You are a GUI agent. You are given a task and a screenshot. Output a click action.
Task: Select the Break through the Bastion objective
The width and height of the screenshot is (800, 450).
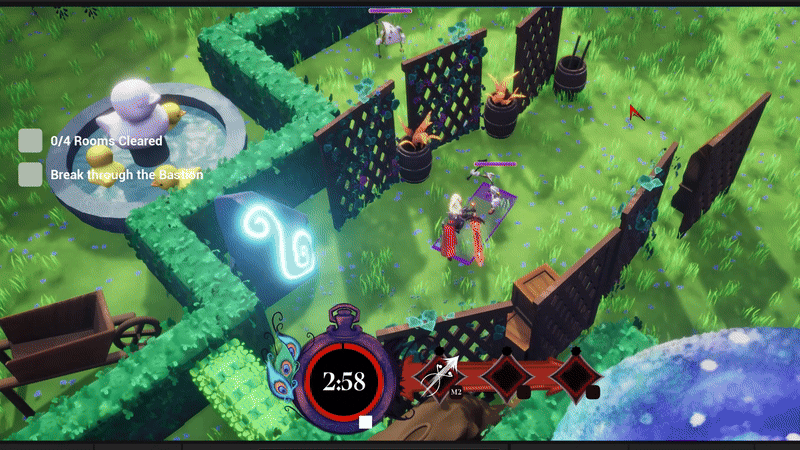click(126, 175)
